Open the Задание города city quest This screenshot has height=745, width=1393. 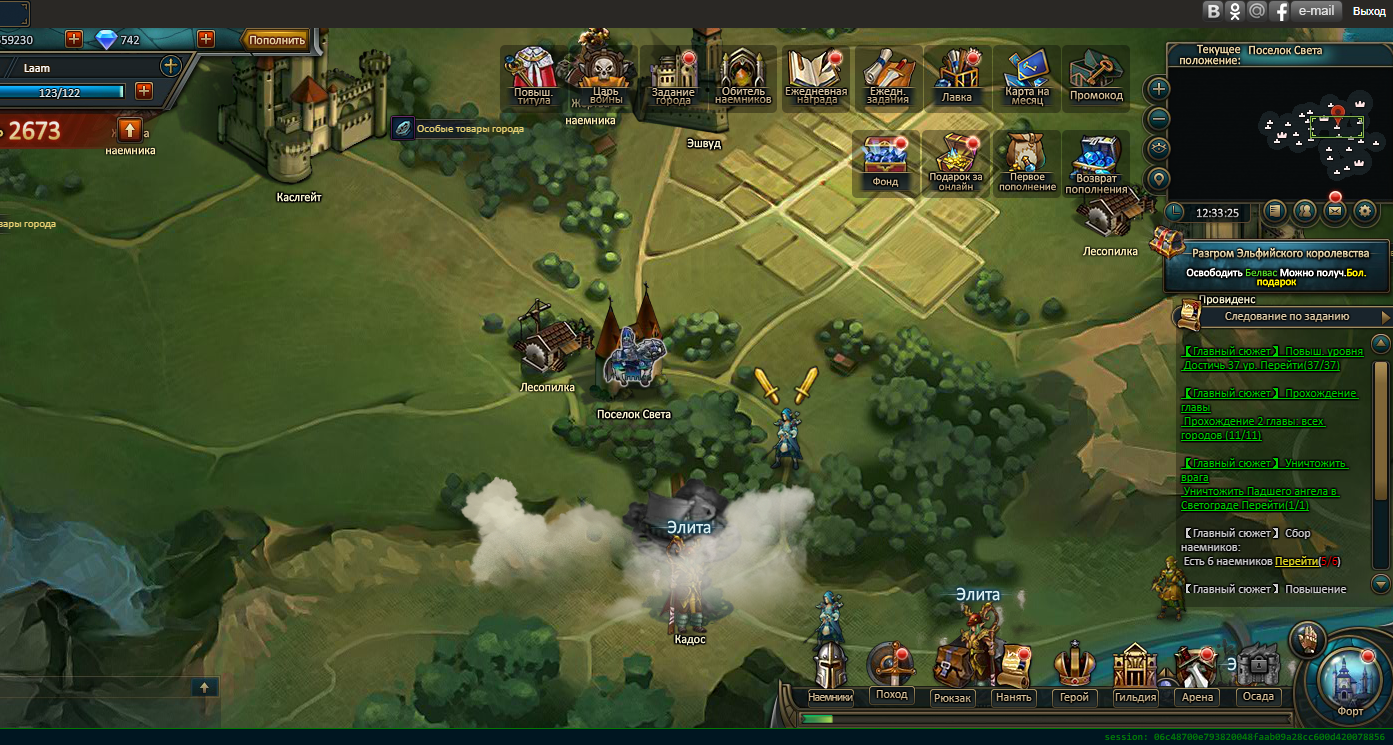click(x=672, y=76)
